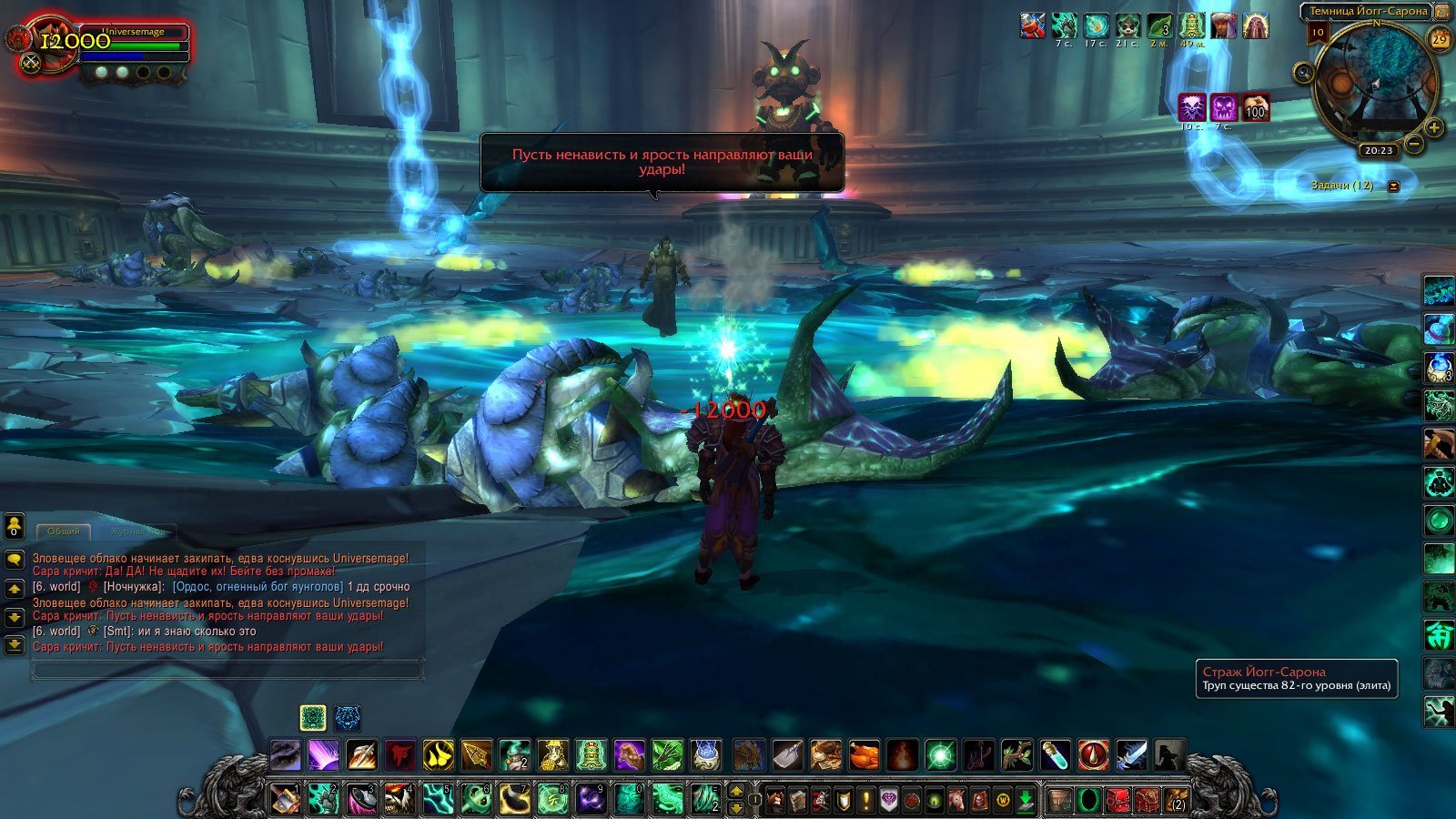This screenshot has width=1456, height=819.
Task: Activate the green glowing stance button
Action: click(x=312, y=717)
